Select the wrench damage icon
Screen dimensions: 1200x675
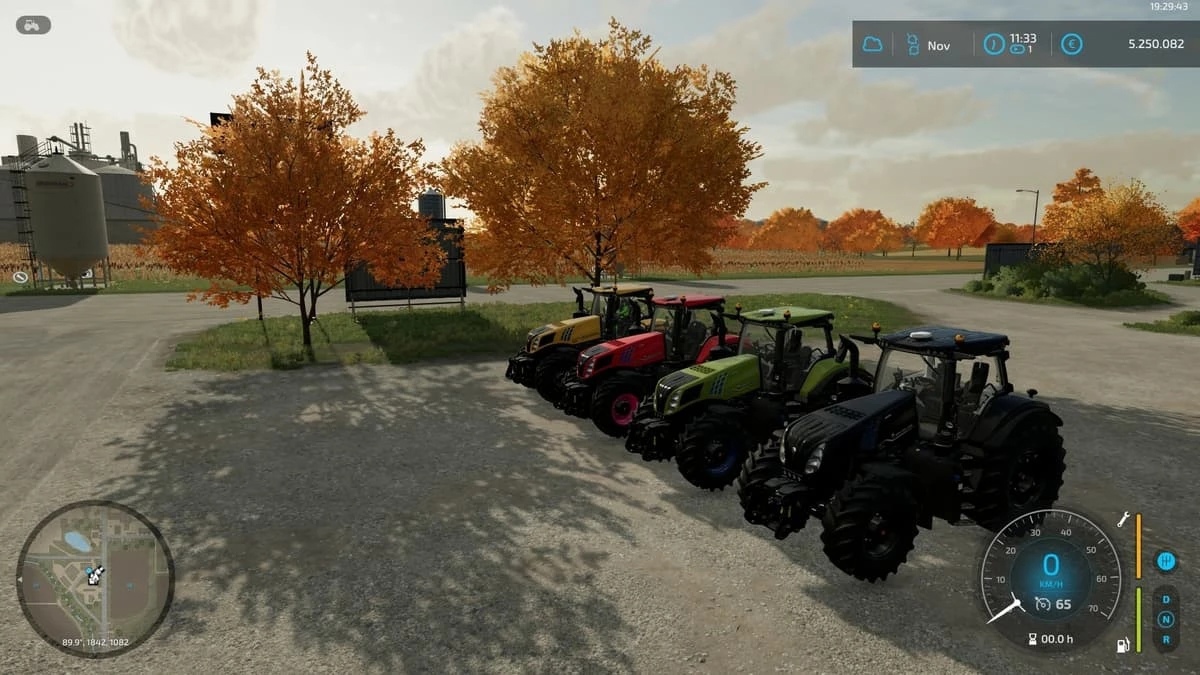pyautogui.click(x=1123, y=520)
